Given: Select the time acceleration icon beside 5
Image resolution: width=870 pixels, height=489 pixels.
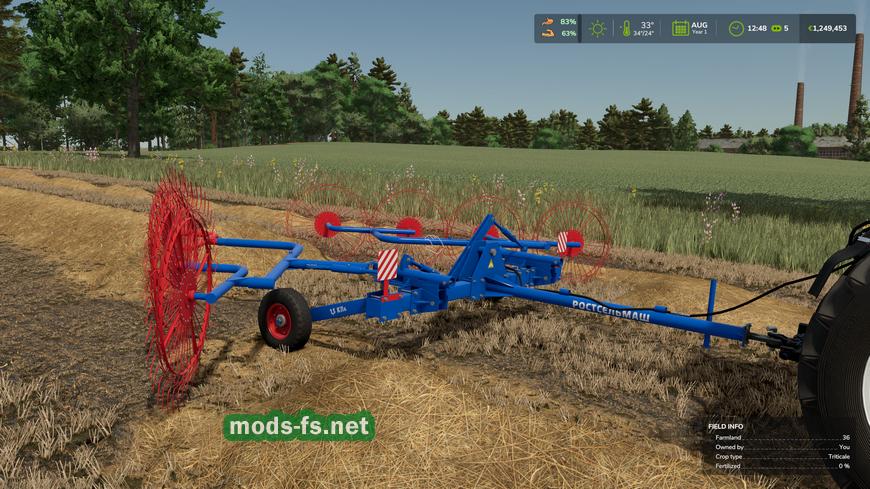Looking at the screenshot, I should [775, 28].
